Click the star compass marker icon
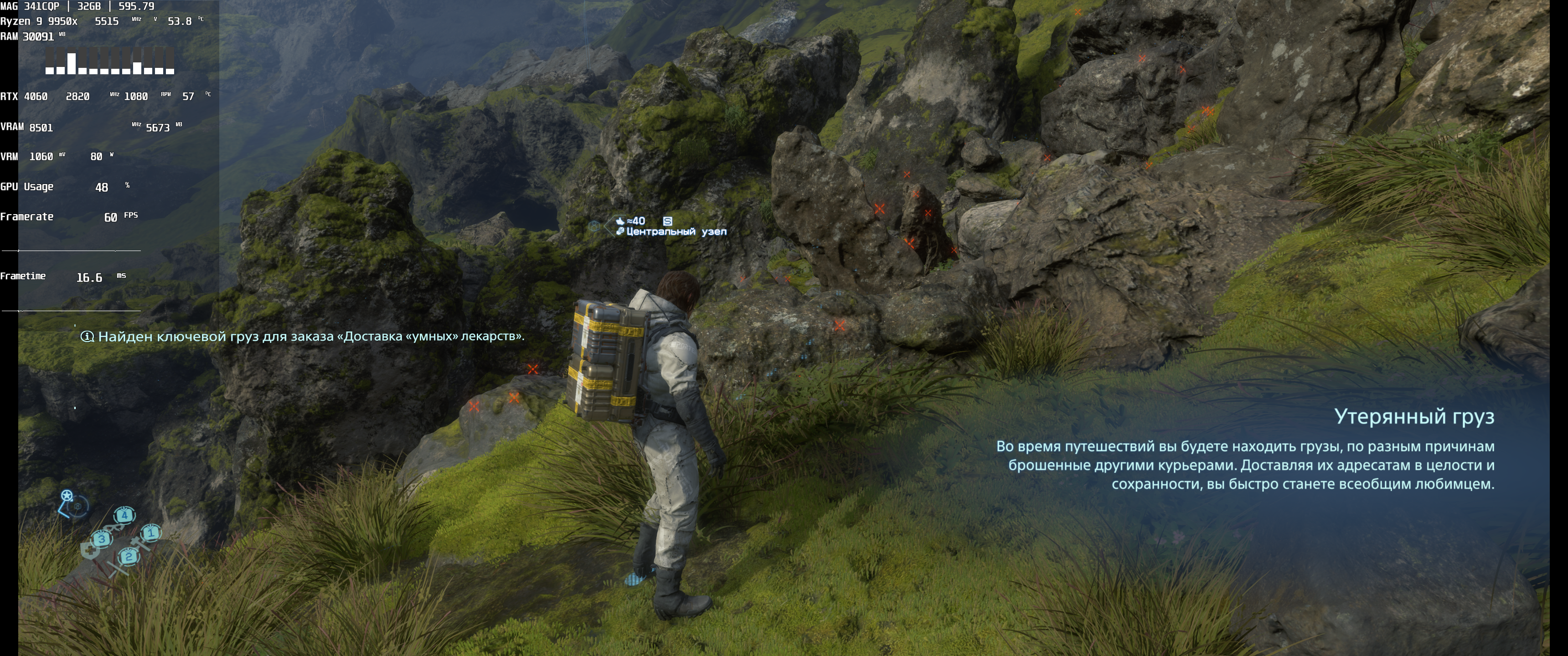Viewport: 1568px width, 656px height. (x=67, y=495)
